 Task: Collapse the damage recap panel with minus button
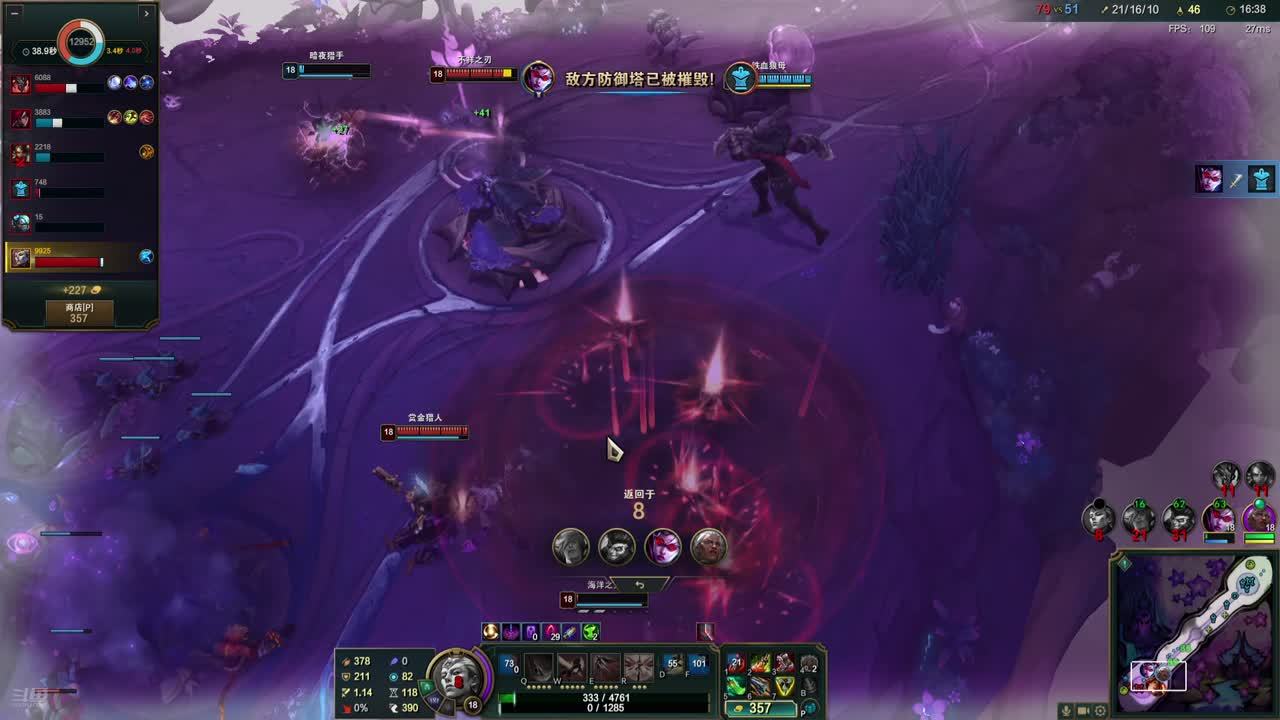[x=15, y=13]
